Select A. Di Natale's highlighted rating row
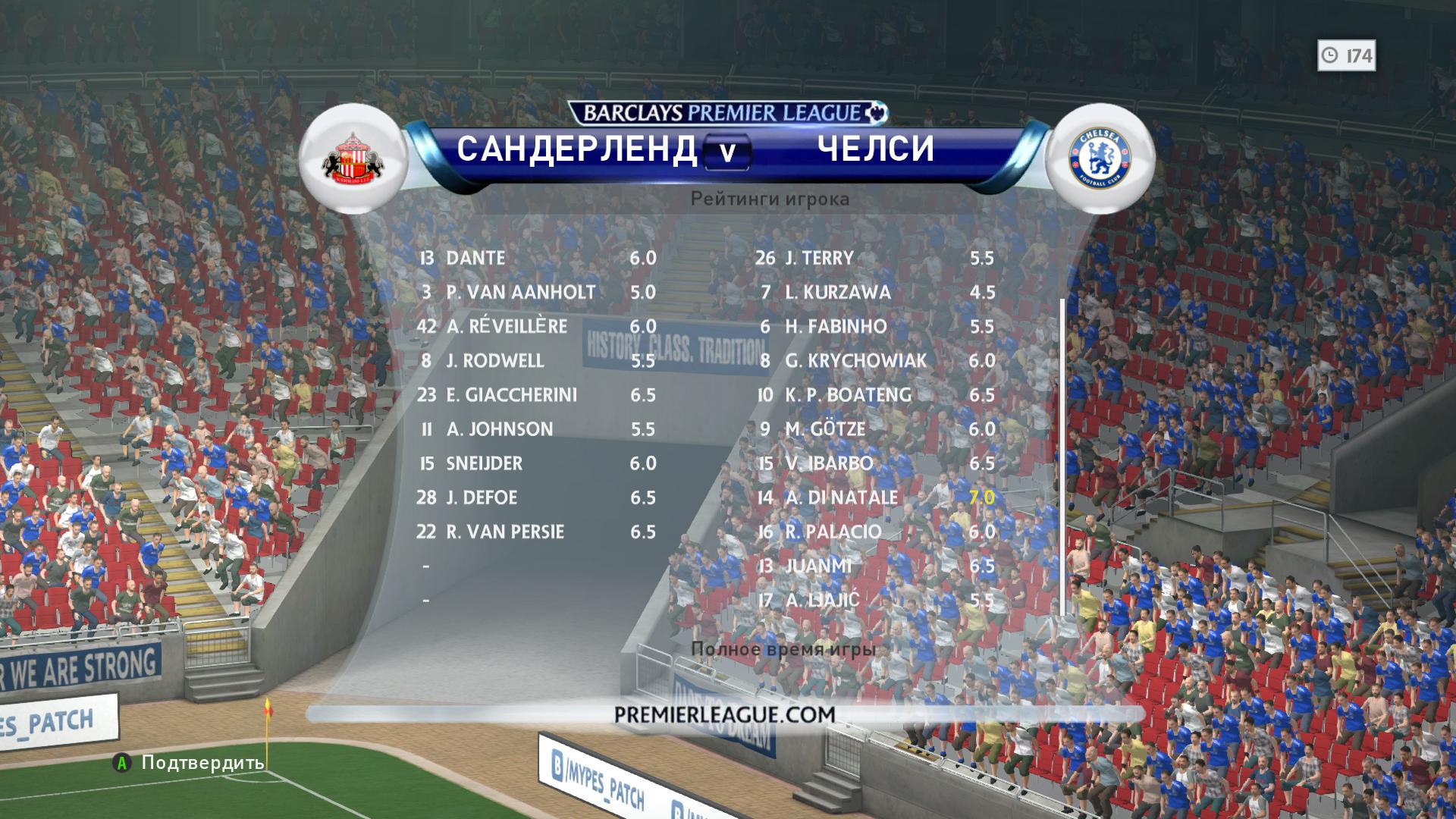 (x=874, y=497)
